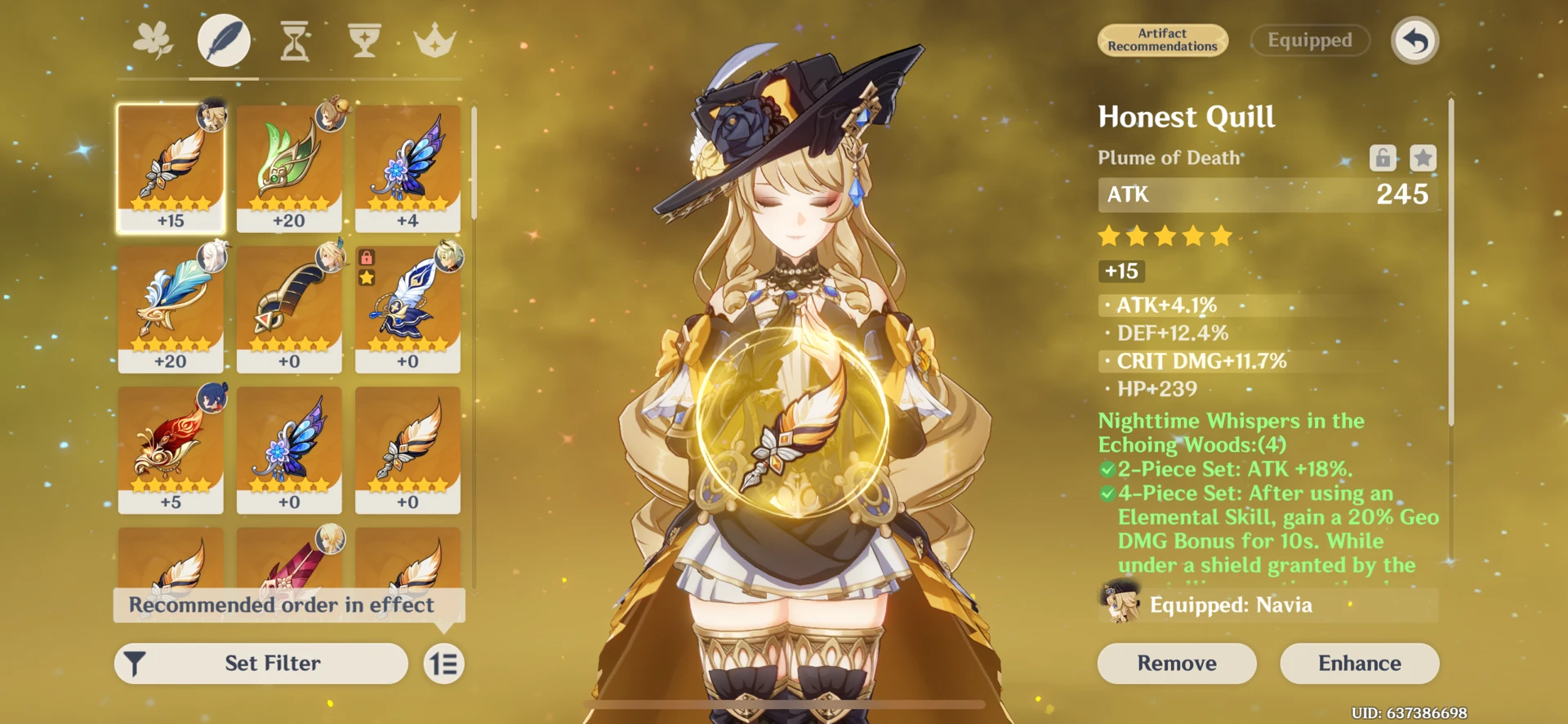Switch to the Plume tab underlined at top
This screenshot has width=1568, height=724.
(224, 40)
